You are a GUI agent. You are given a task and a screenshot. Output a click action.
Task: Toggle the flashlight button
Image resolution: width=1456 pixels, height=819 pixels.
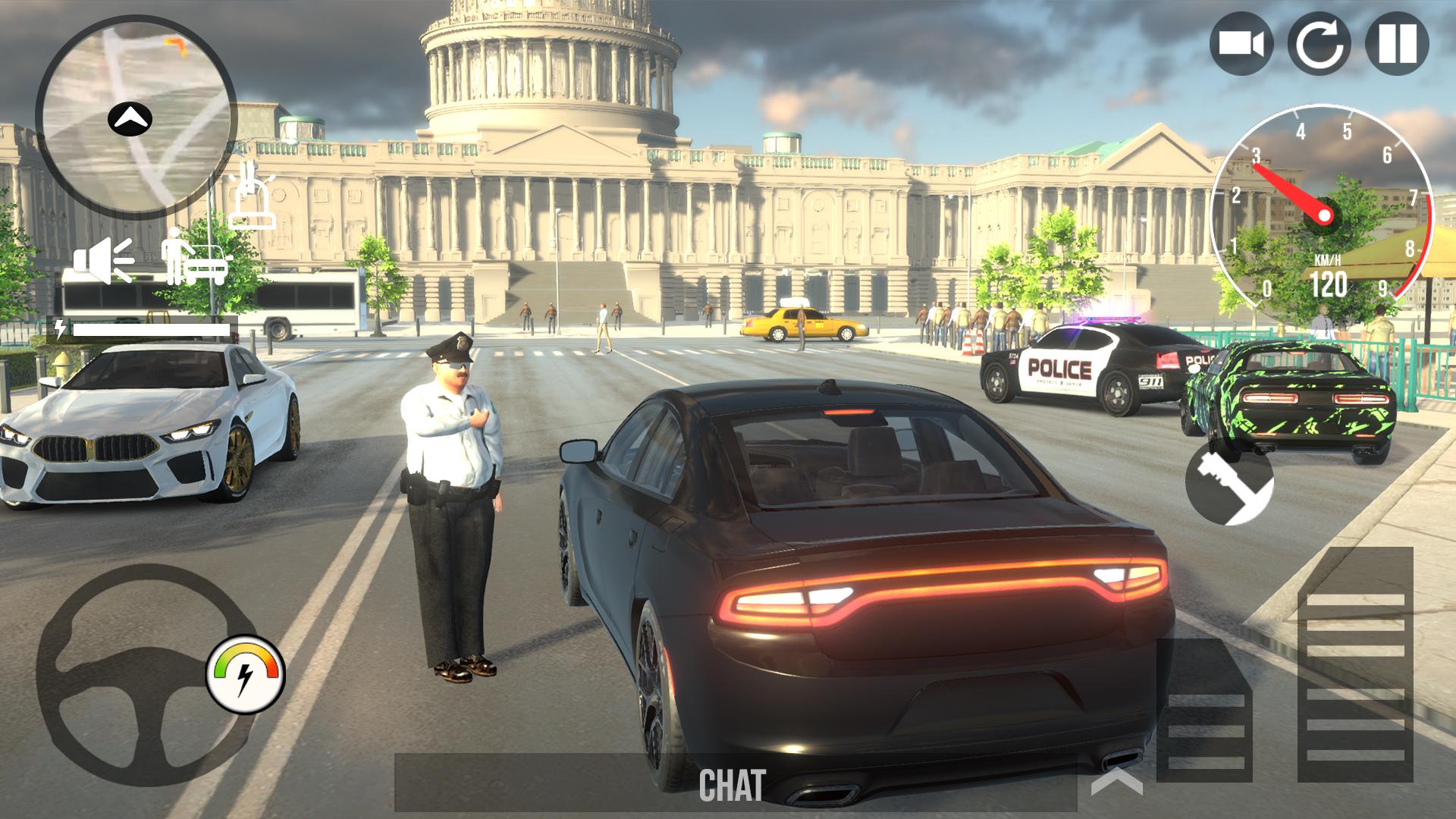[x=1229, y=483]
